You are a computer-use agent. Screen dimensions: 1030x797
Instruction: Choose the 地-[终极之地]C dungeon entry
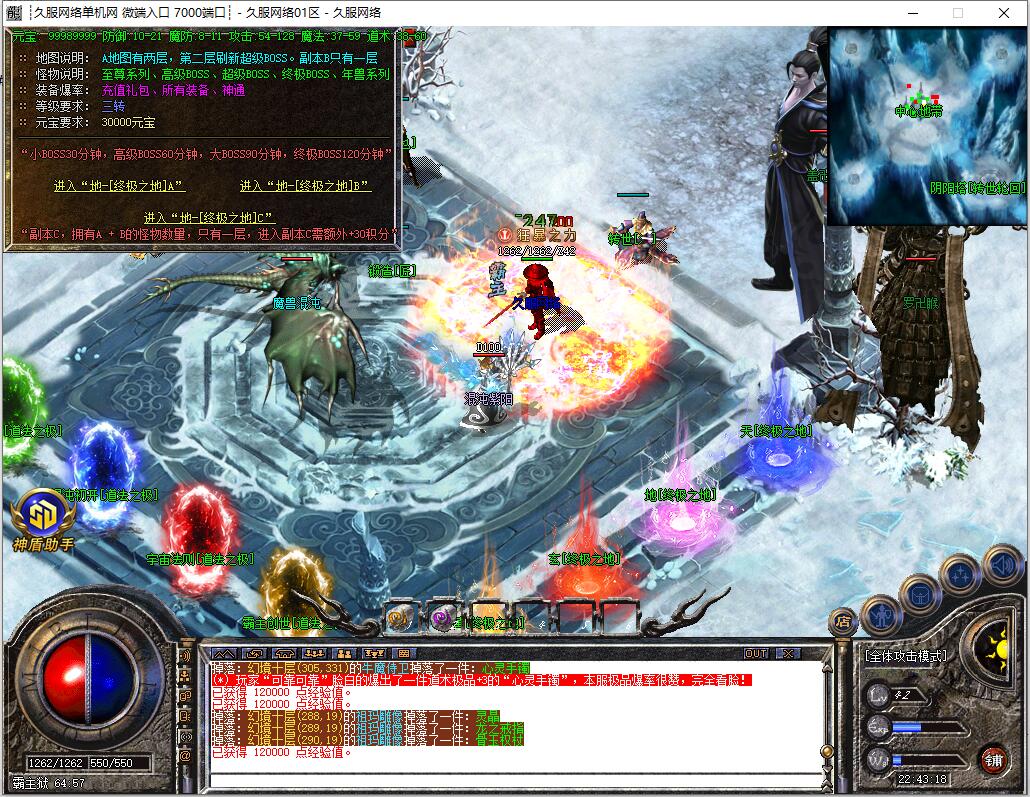point(209,217)
